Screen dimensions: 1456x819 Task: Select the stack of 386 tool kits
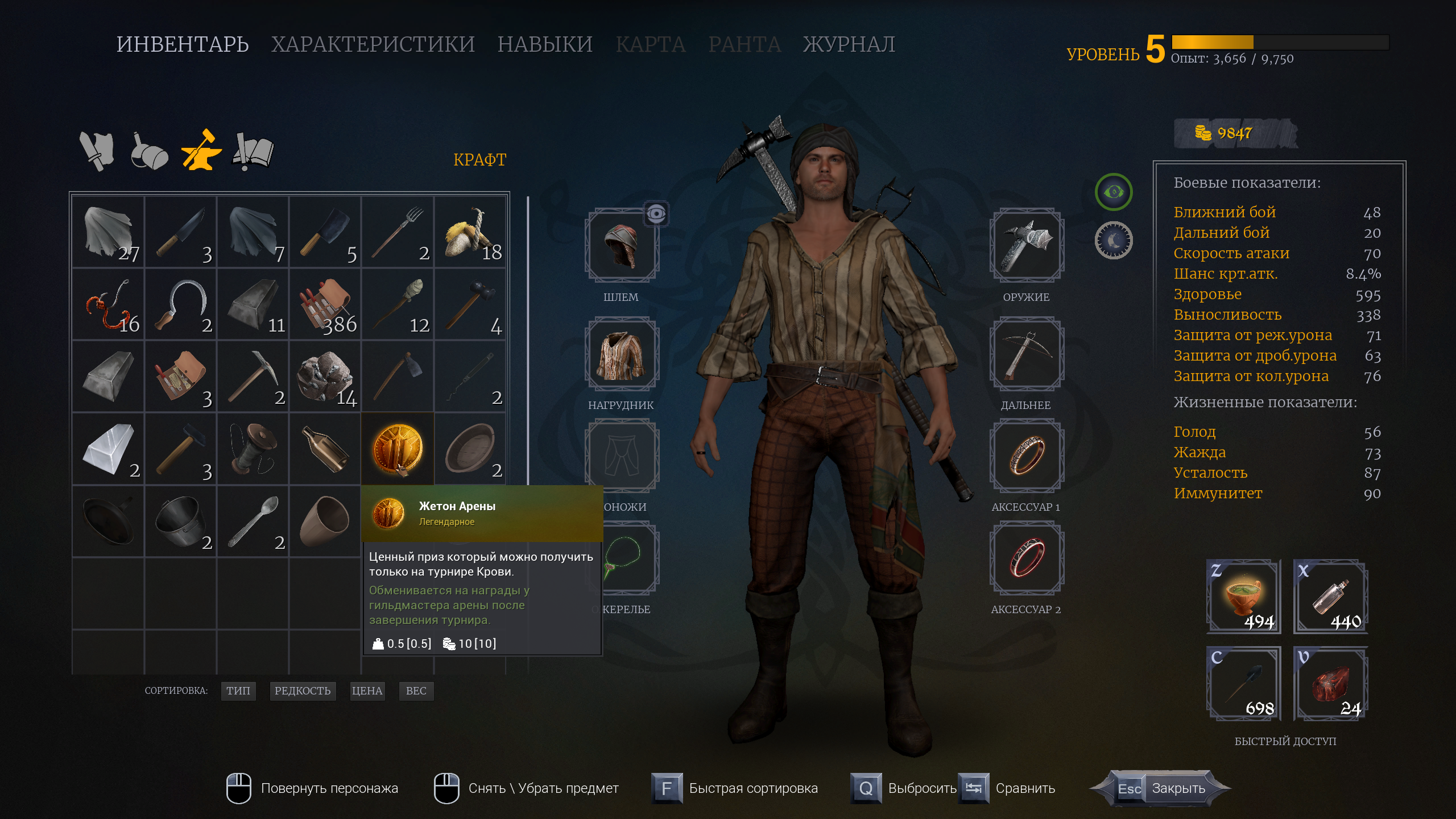(325, 304)
